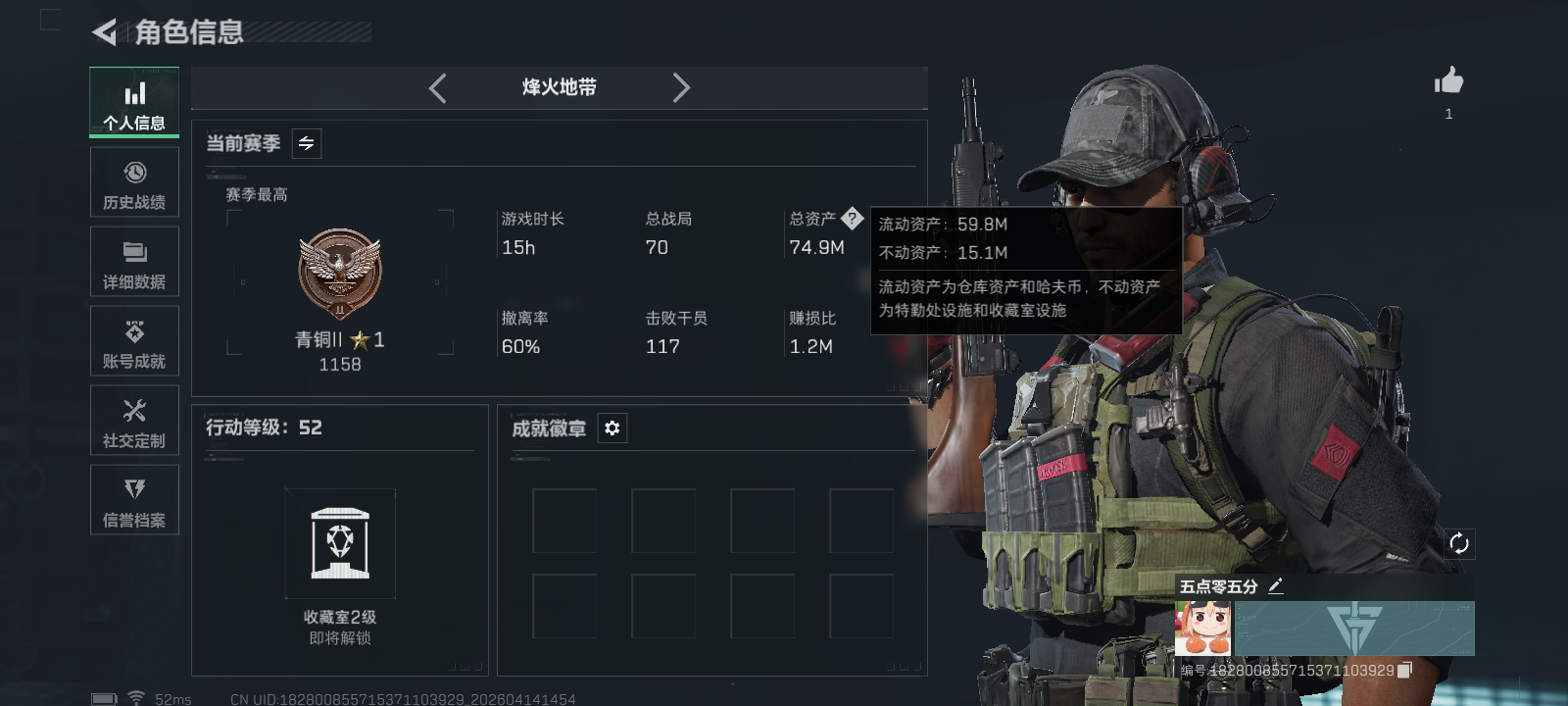Toggle the 当前赛季 sort switch icon

[x=305, y=143]
